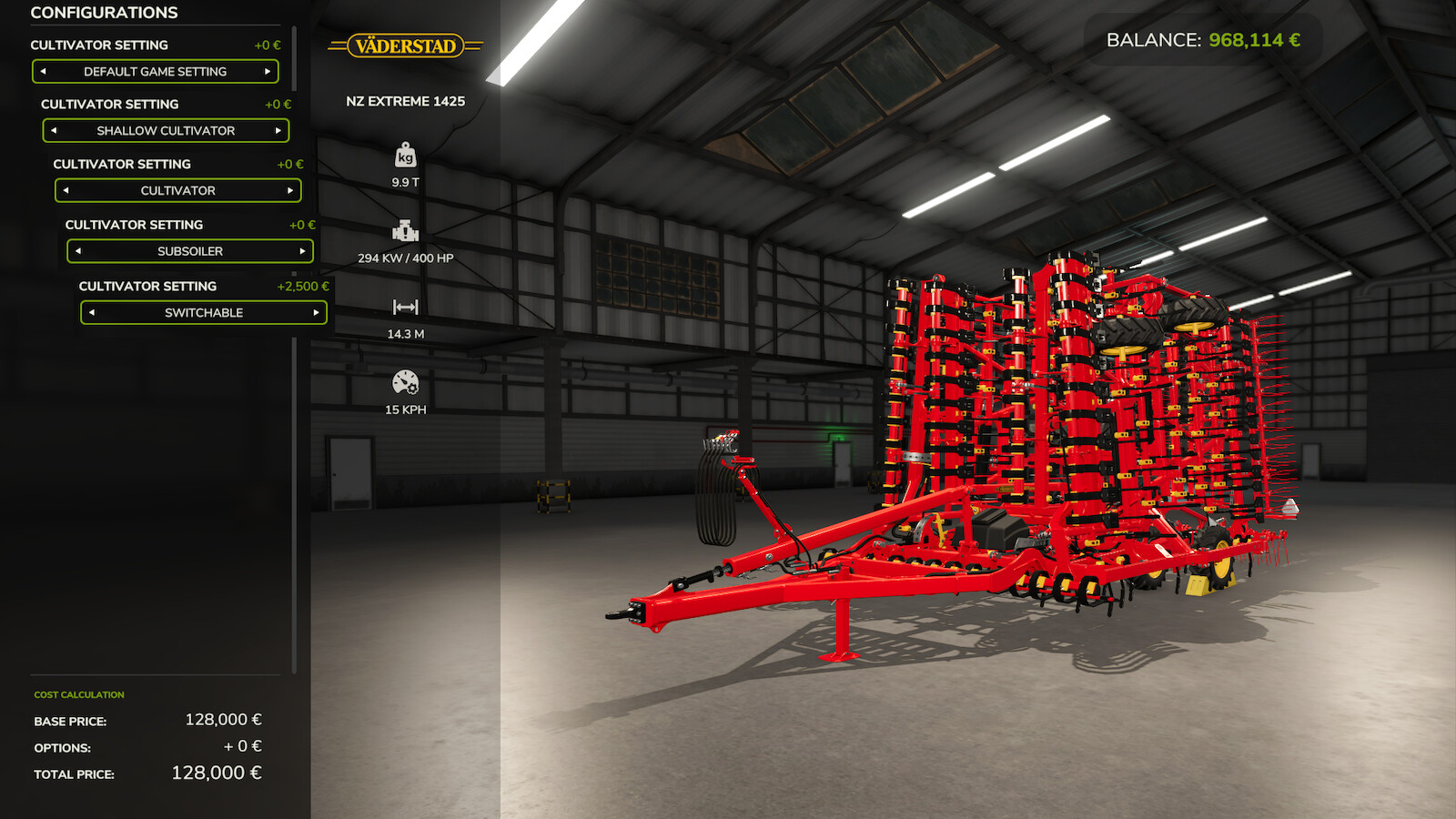1456x819 pixels.
Task: Click the COST CALCULATION section header
Action: 78,693
